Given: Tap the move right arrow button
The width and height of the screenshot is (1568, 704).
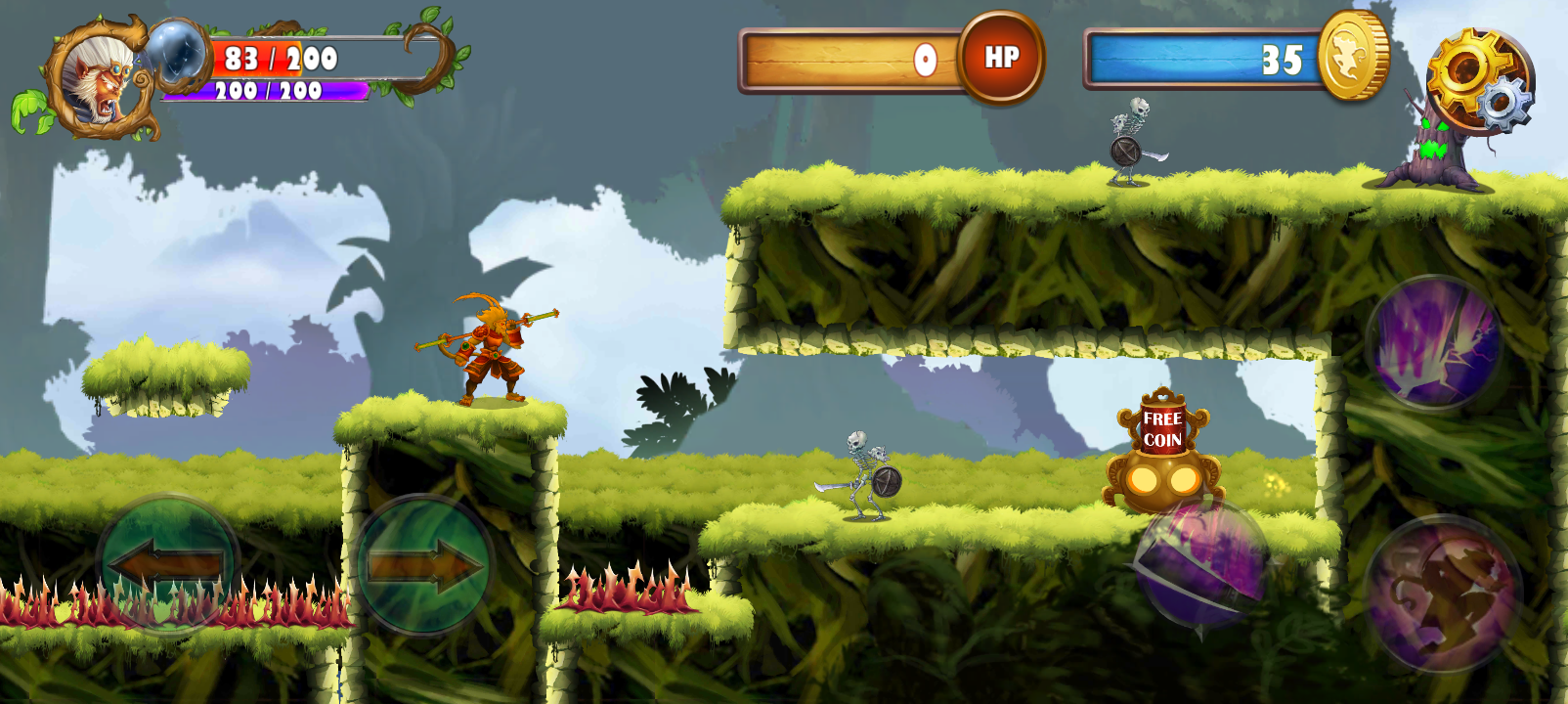Looking at the screenshot, I should pos(424,566).
